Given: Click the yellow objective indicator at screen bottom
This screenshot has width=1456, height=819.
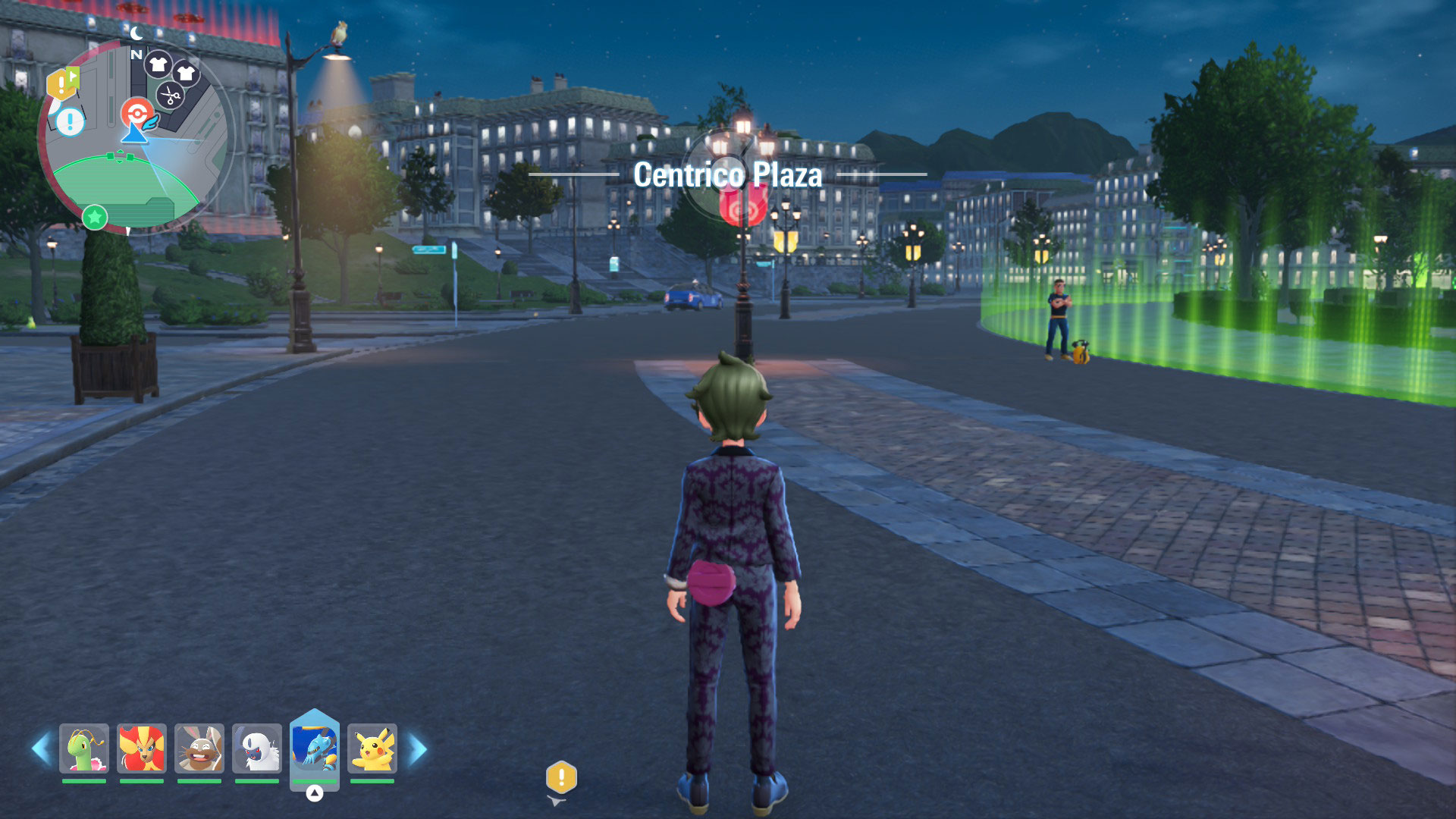Looking at the screenshot, I should (x=561, y=777).
